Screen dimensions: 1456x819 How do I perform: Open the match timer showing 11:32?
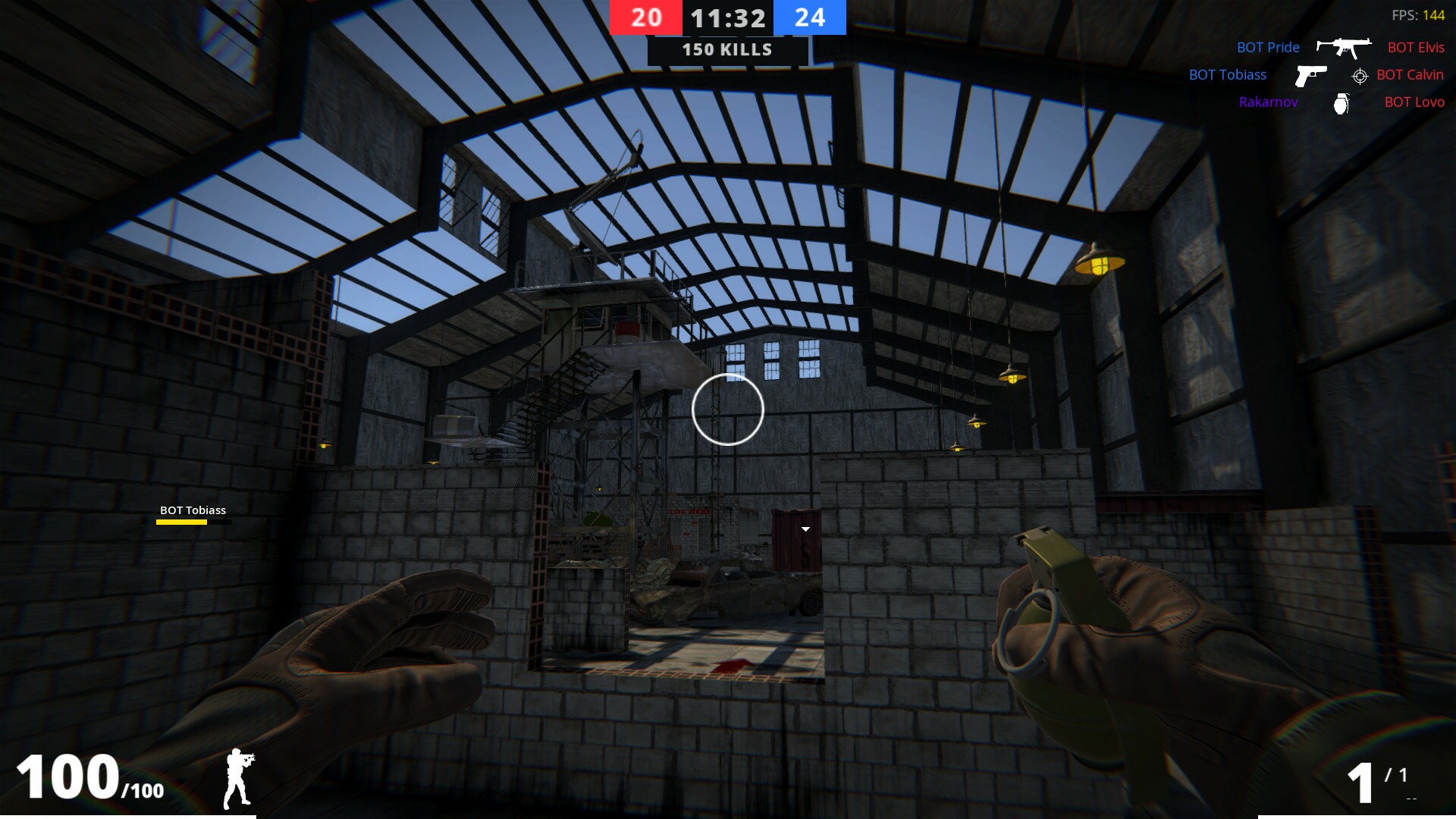click(727, 18)
